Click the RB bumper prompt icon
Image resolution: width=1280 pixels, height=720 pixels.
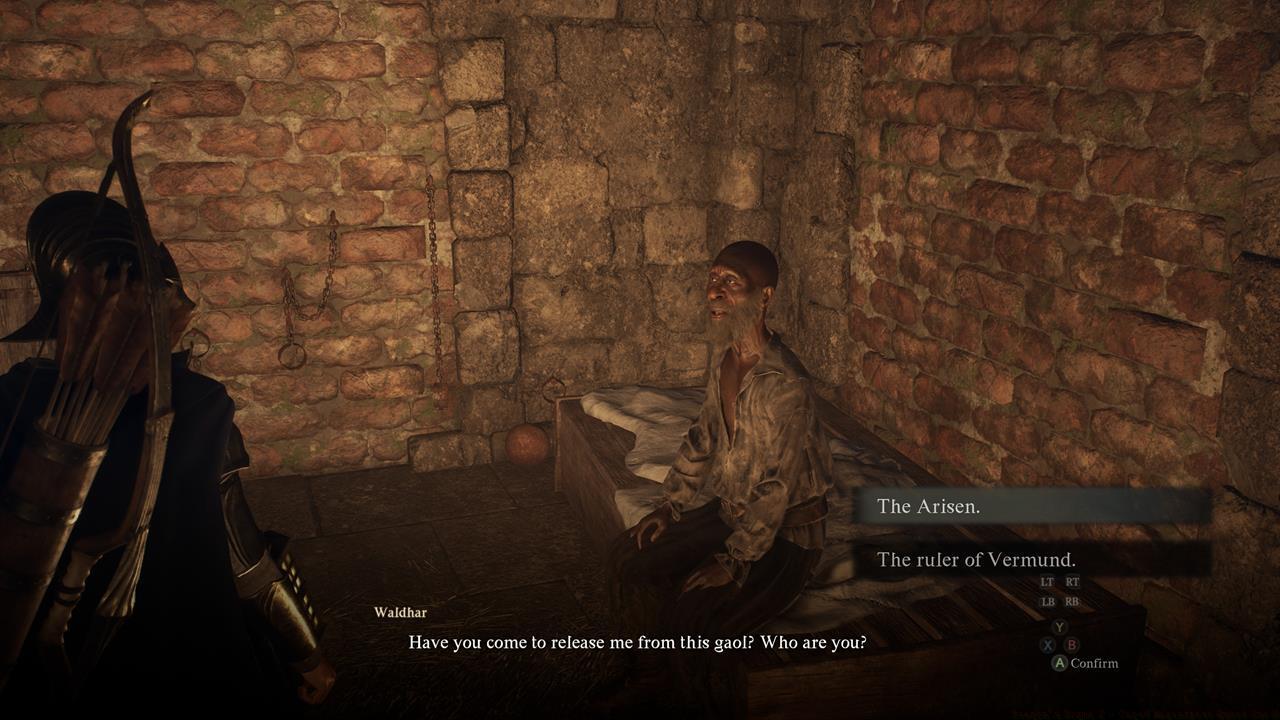click(x=1072, y=601)
